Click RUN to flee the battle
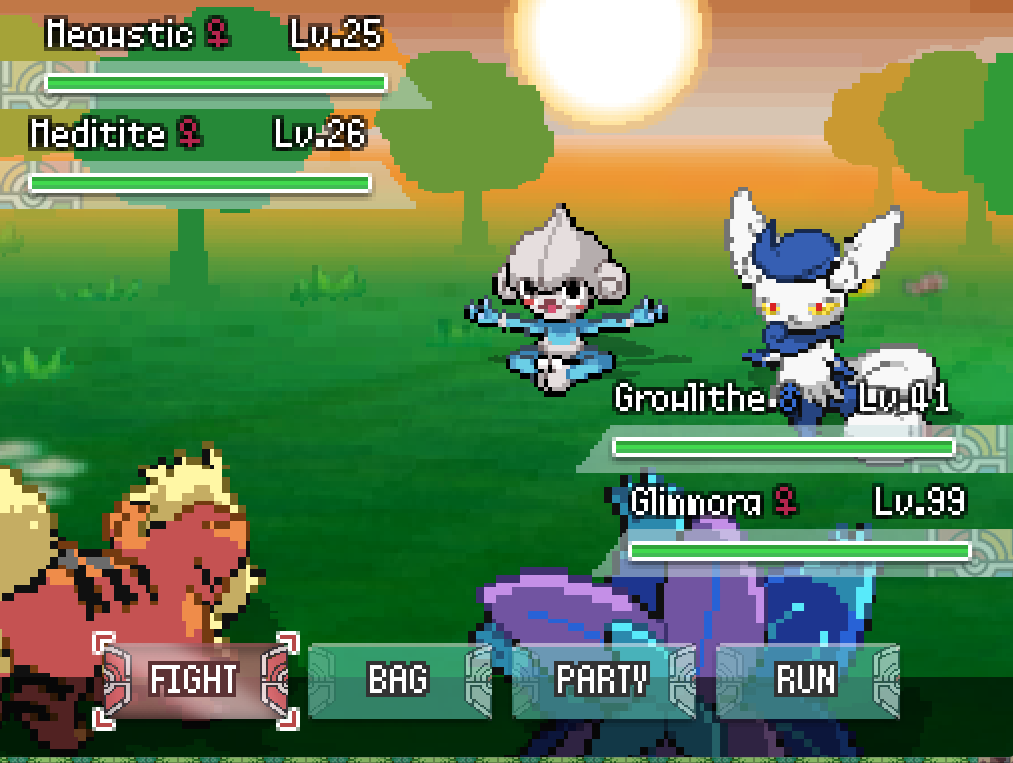 (805, 680)
